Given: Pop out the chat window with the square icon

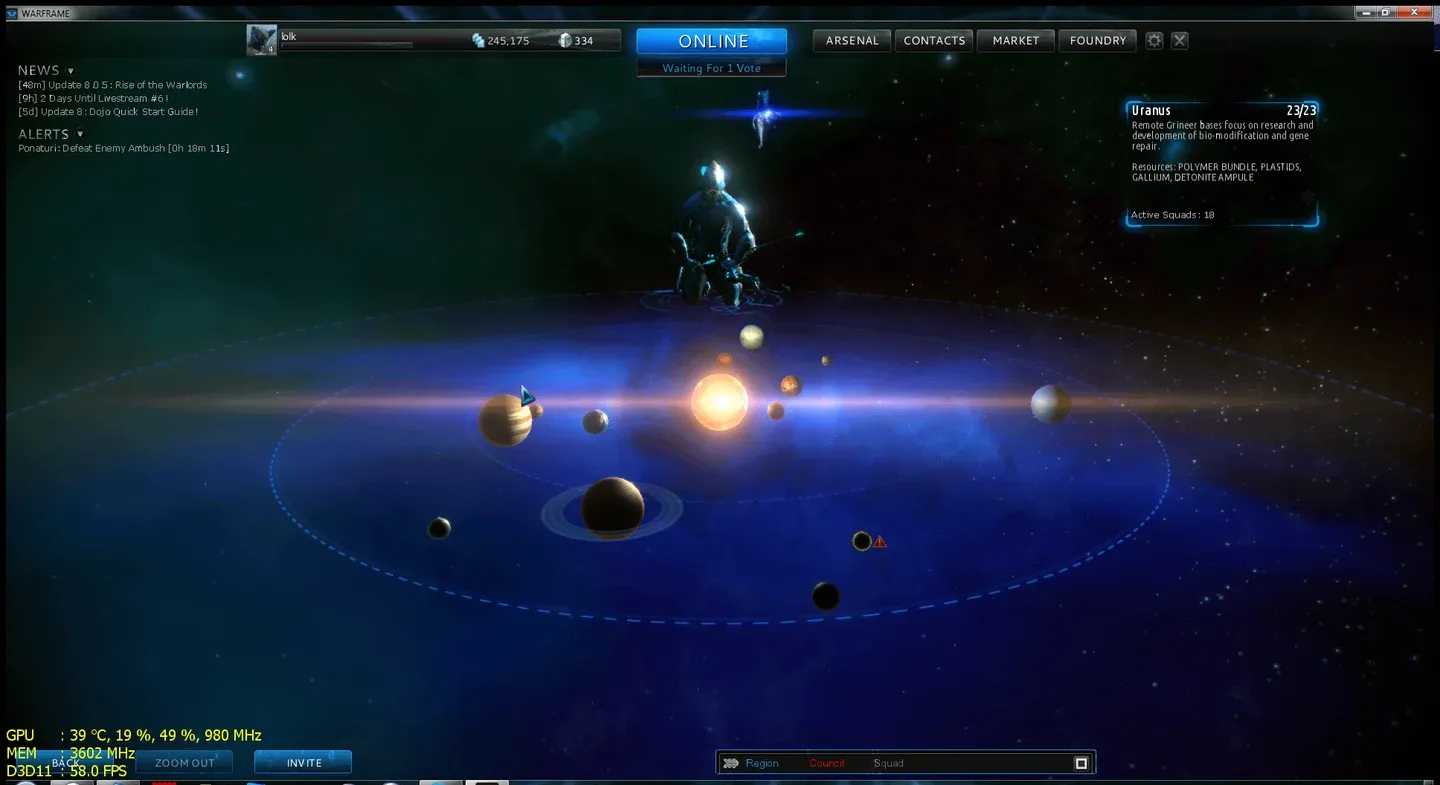Looking at the screenshot, I should coord(1080,762).
